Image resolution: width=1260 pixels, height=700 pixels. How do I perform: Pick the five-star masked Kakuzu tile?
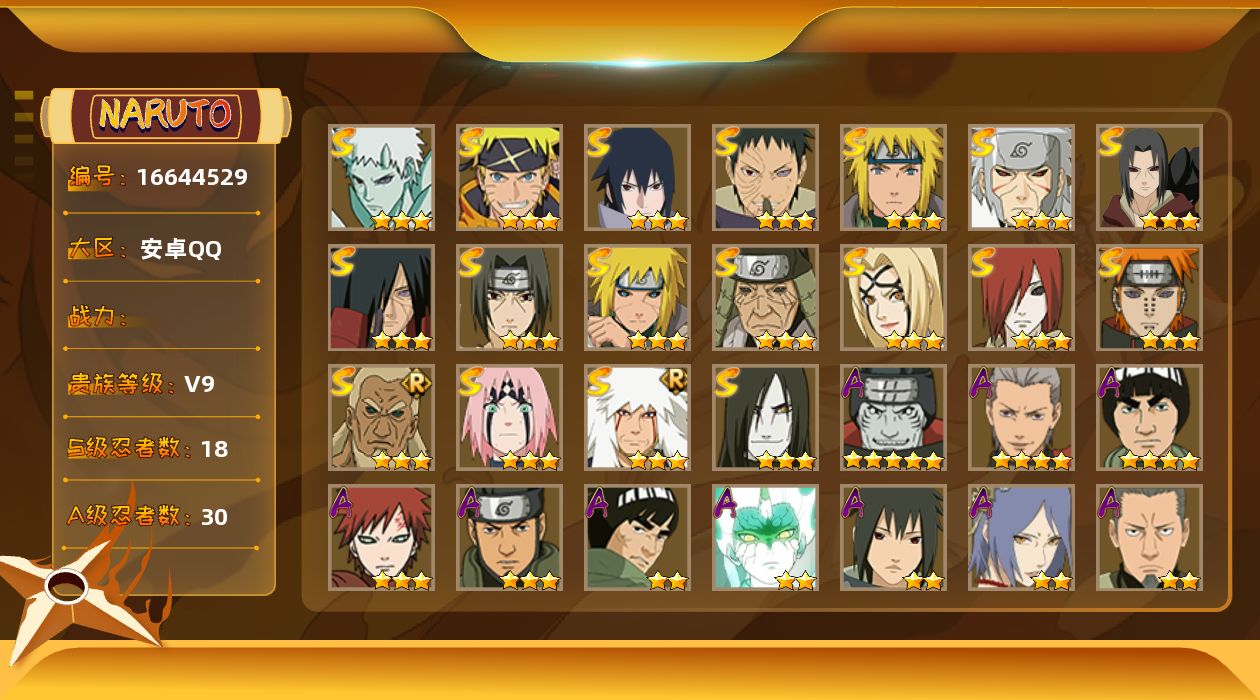893,417
